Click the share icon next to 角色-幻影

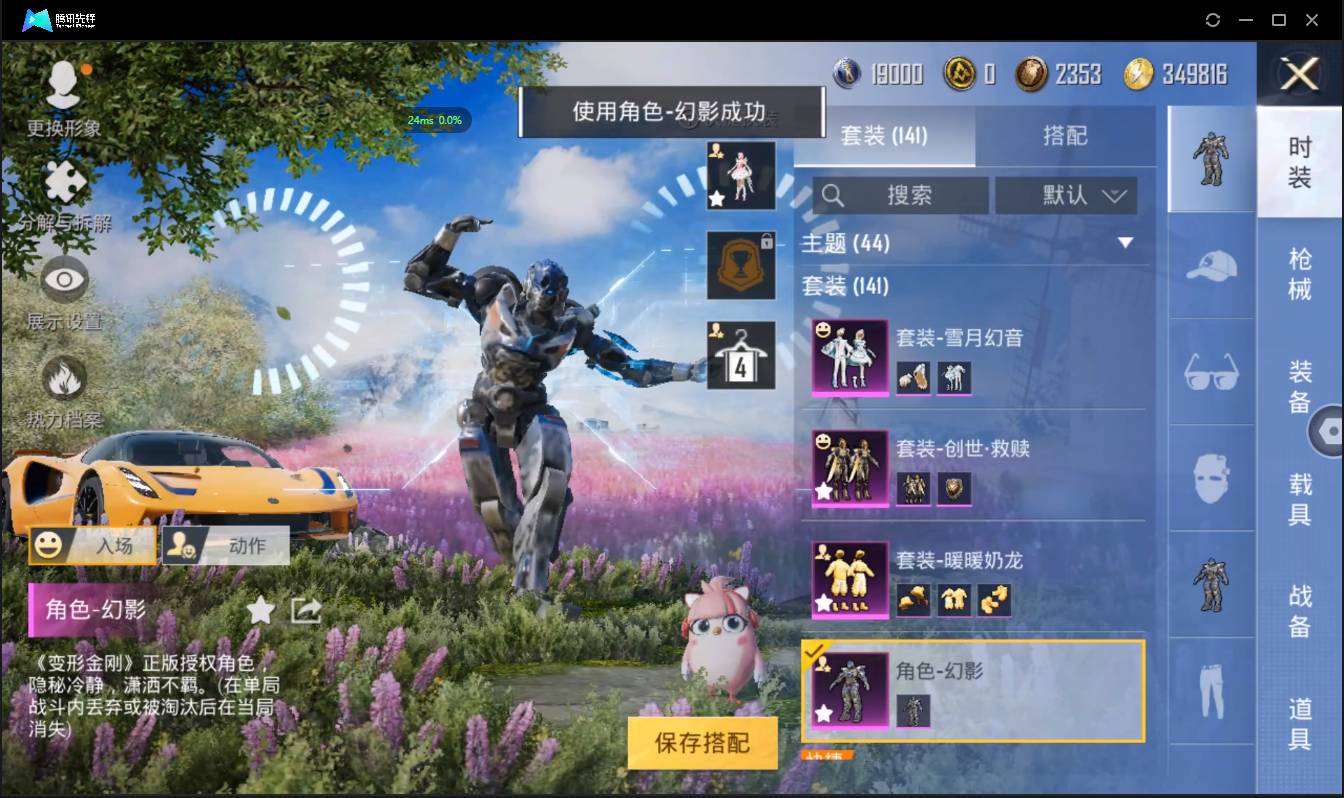pyautogui.click(x=304, y=610)
